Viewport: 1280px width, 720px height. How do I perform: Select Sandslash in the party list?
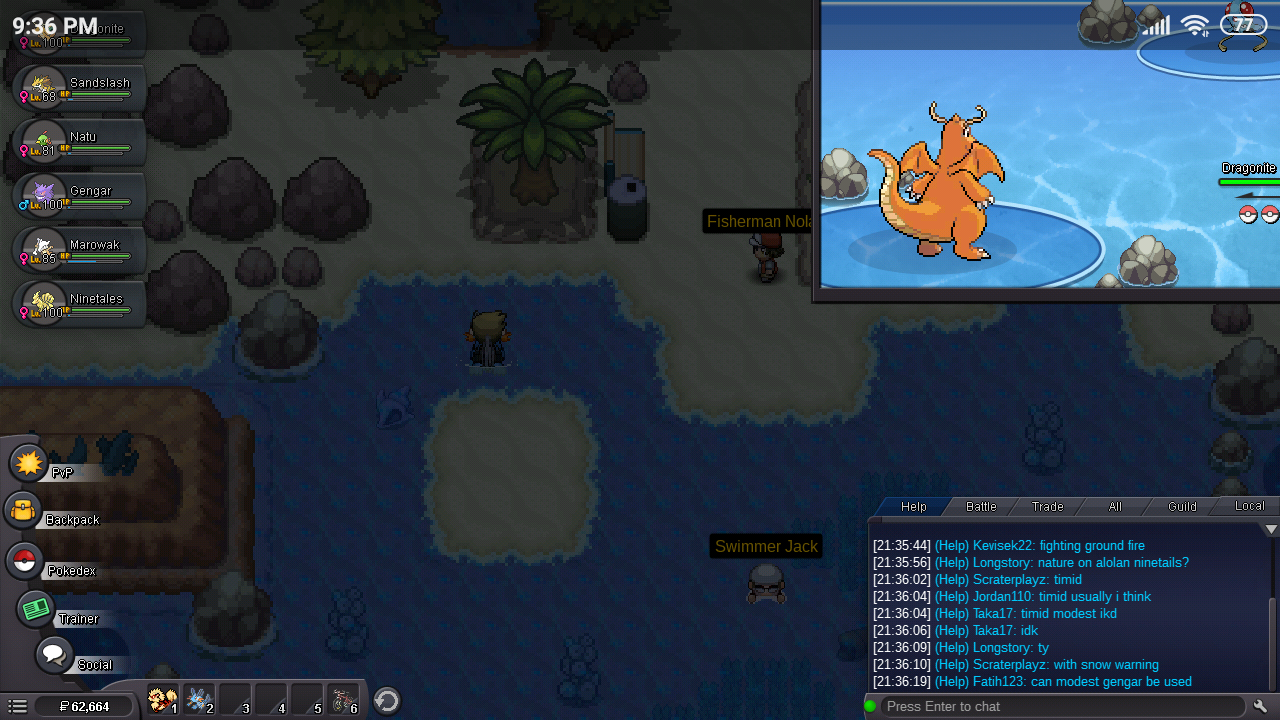[80, 88]
